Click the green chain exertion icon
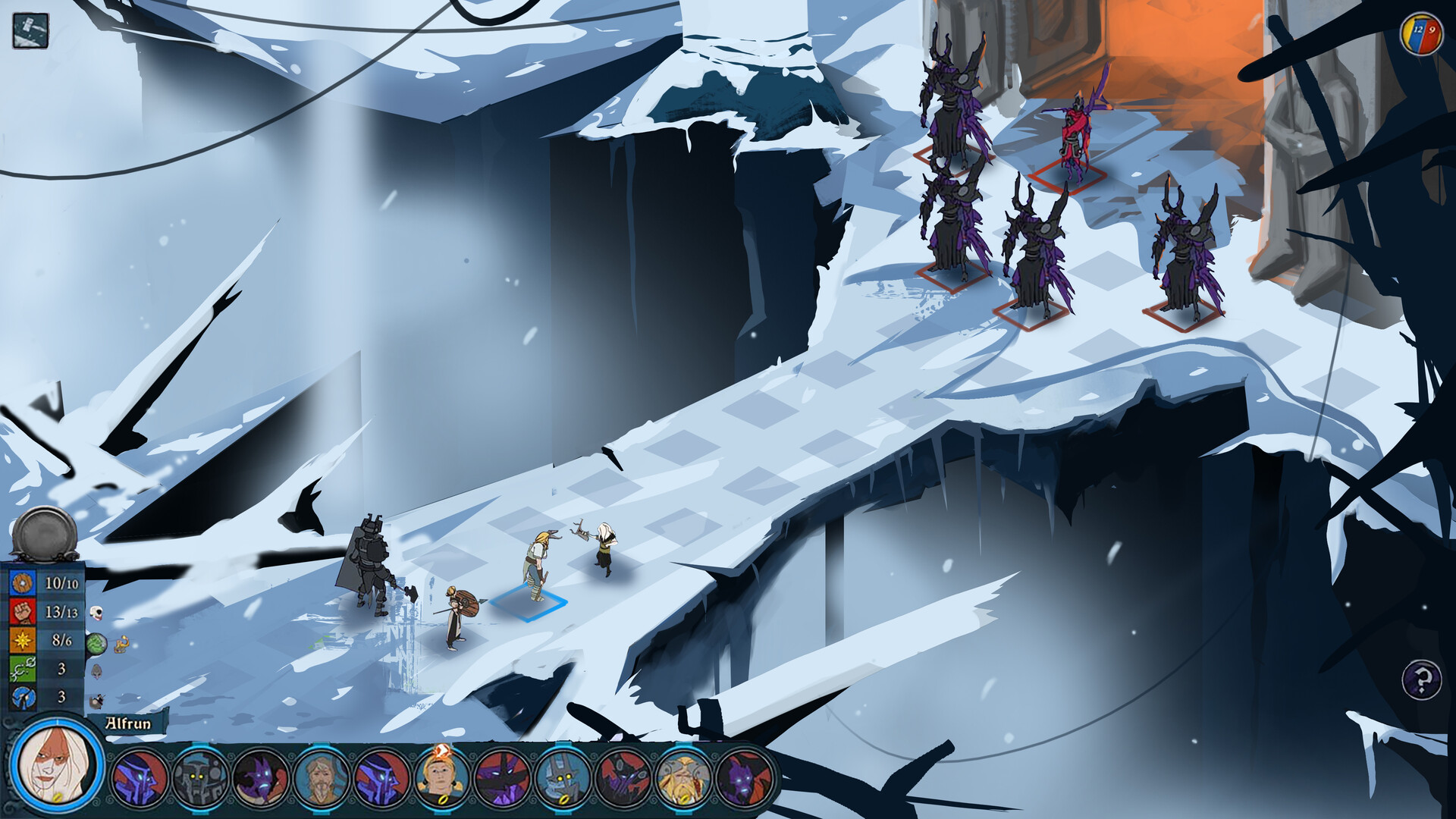This screenshot has width=1456, height=819. 23,669
